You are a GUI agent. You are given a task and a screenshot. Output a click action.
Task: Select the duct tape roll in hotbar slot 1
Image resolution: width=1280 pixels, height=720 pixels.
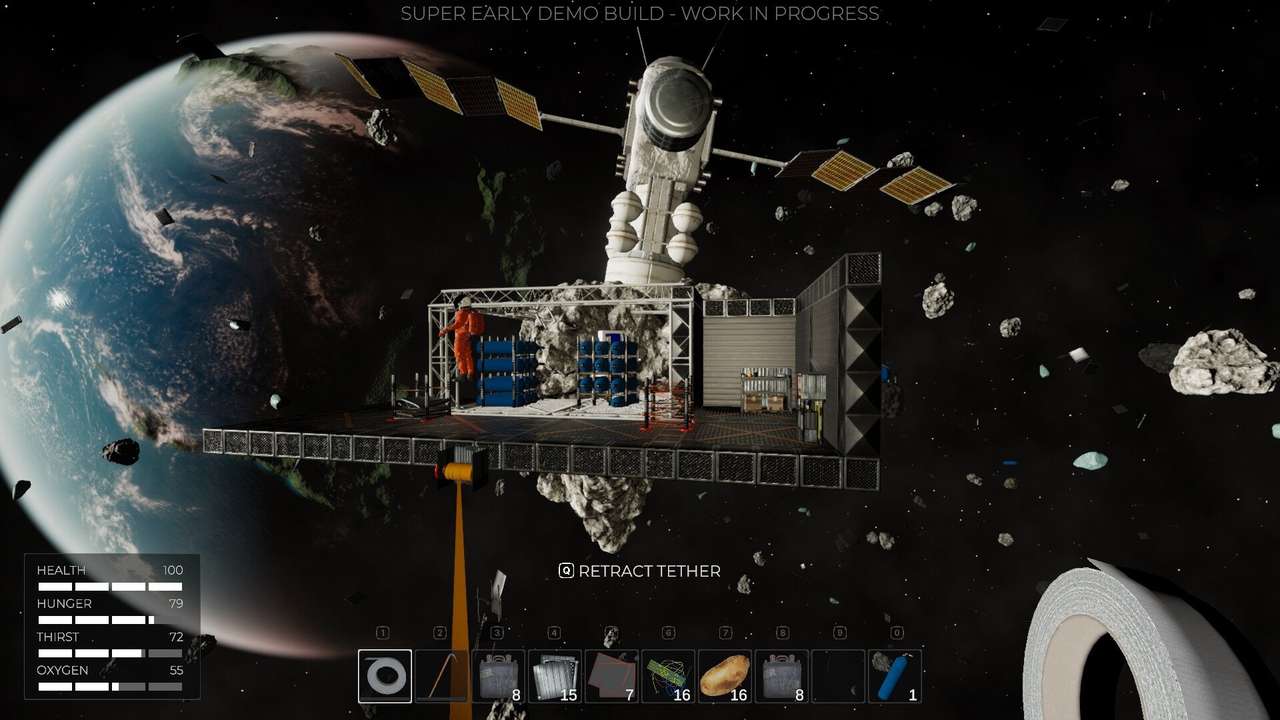[383, 677]
